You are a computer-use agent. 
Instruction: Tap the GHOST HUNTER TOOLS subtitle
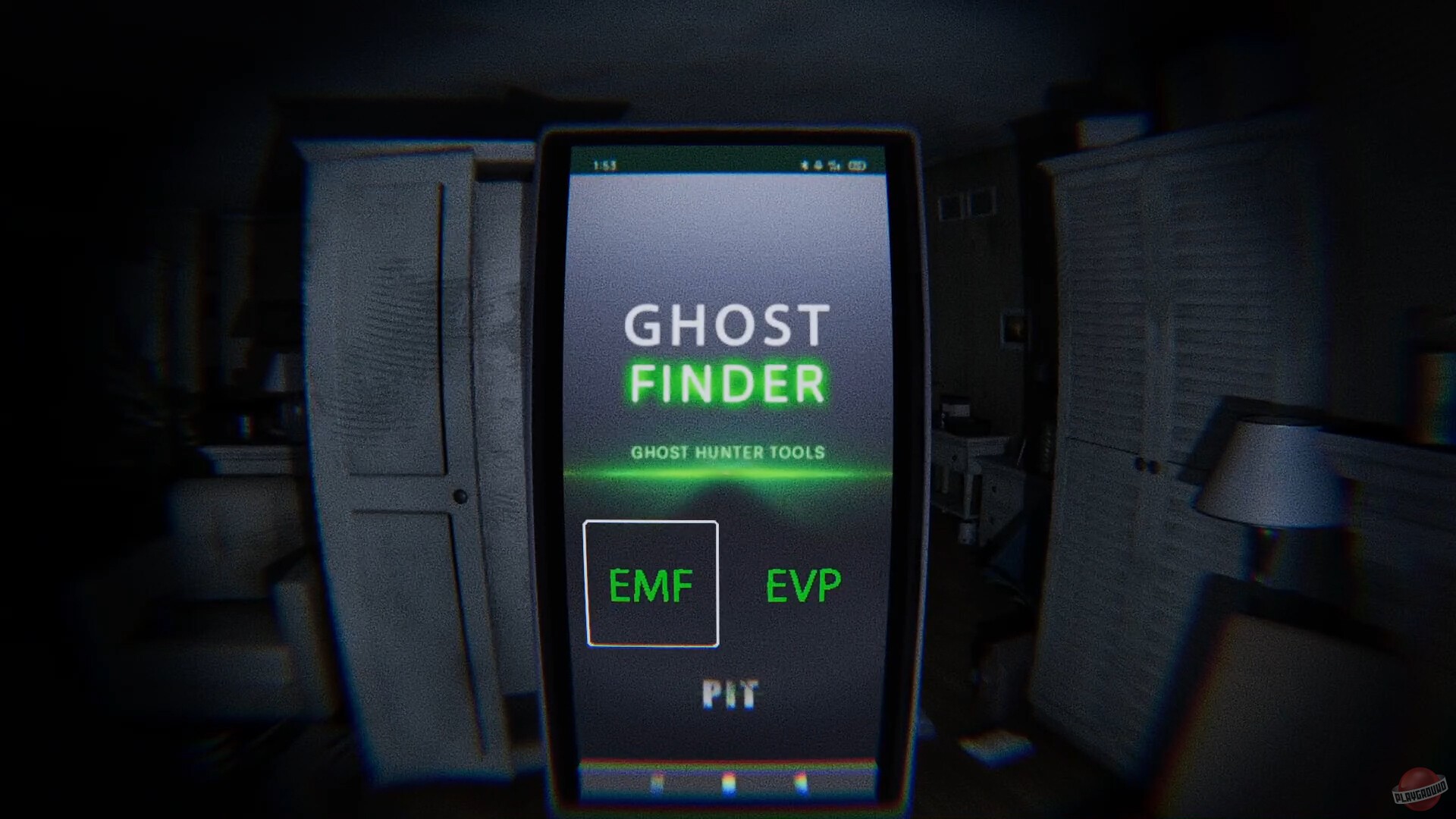click(726, 453)
